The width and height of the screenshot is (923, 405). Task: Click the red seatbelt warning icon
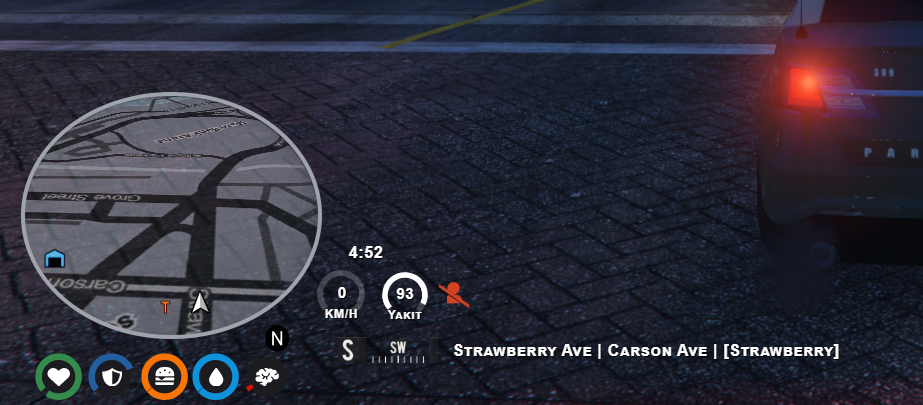[x=453, y=293]
